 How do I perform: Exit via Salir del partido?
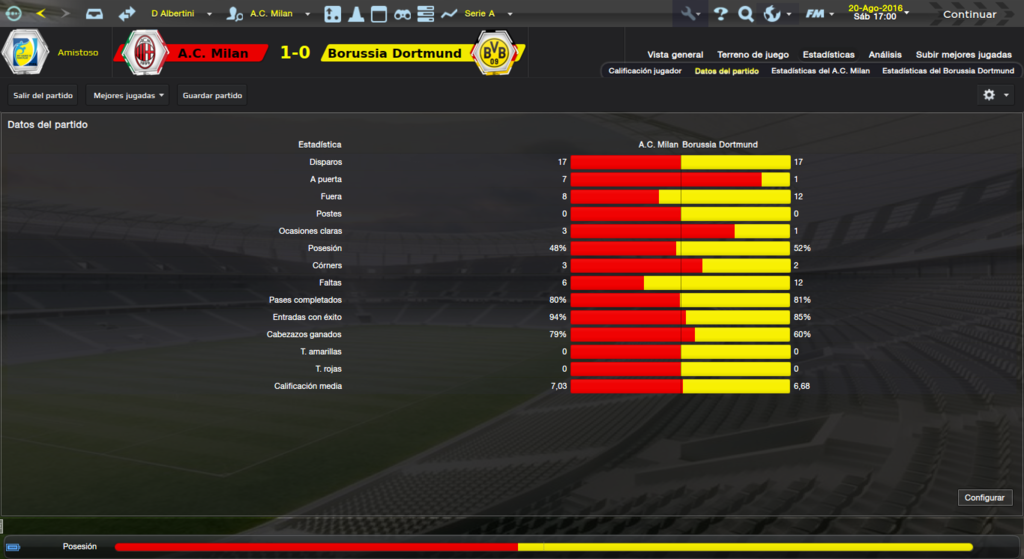click(43, 95)
